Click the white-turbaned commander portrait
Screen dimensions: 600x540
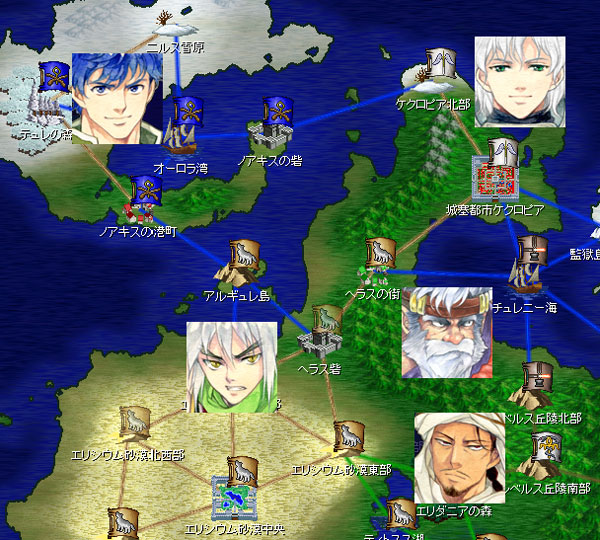click(x=456, y=456)
